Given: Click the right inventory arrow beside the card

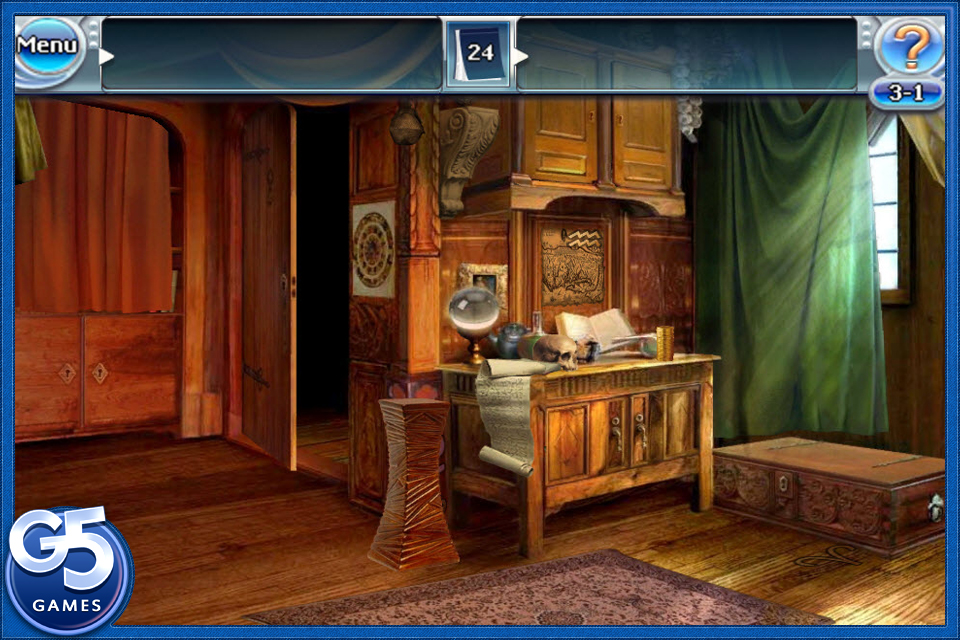Looking at the screenshot, I should coord(520,56).
